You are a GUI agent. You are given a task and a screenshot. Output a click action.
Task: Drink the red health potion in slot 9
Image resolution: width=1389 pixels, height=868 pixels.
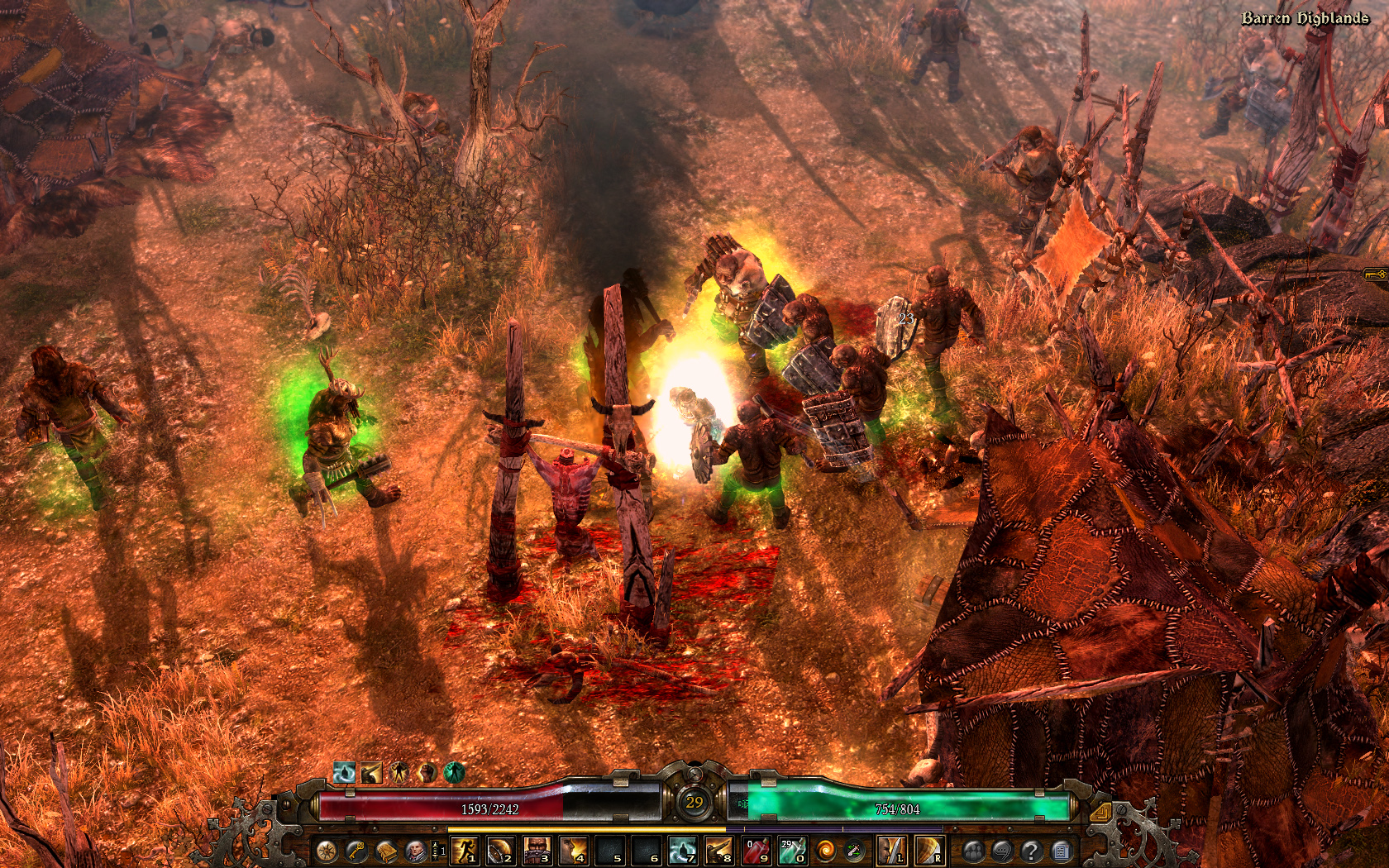[756, 850]
